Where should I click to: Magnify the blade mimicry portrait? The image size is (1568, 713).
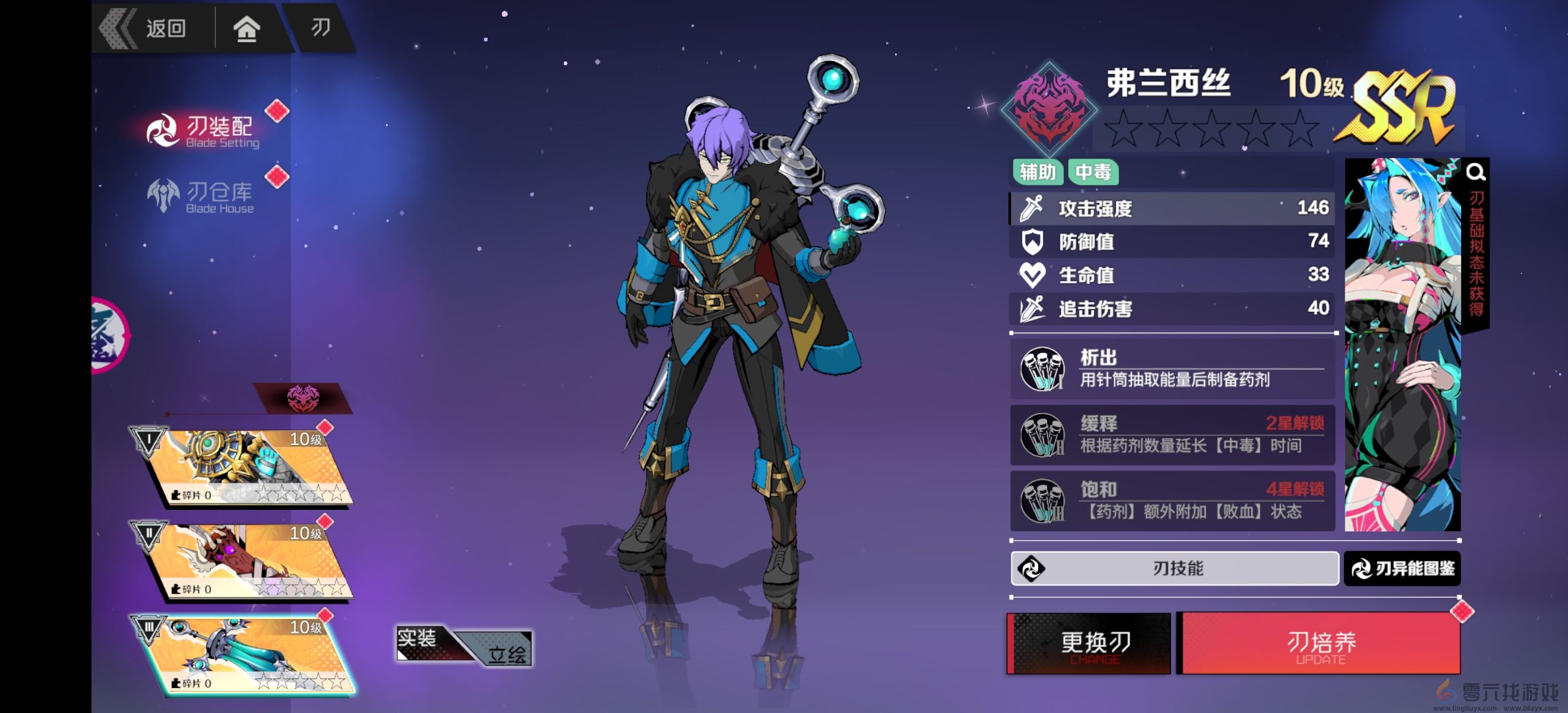tap(1475, 172)
